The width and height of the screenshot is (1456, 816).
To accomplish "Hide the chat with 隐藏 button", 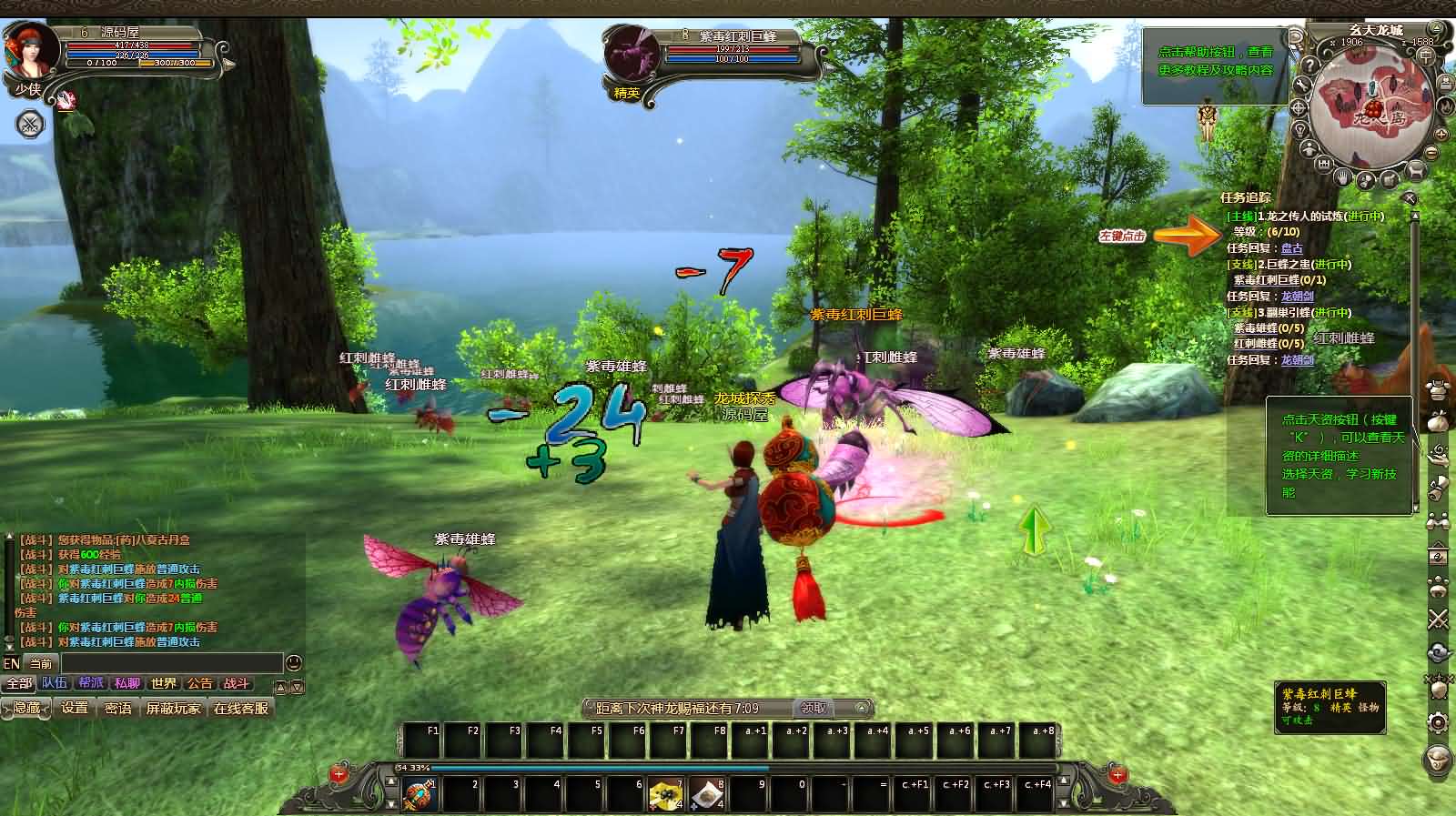I will pos(26,708).
